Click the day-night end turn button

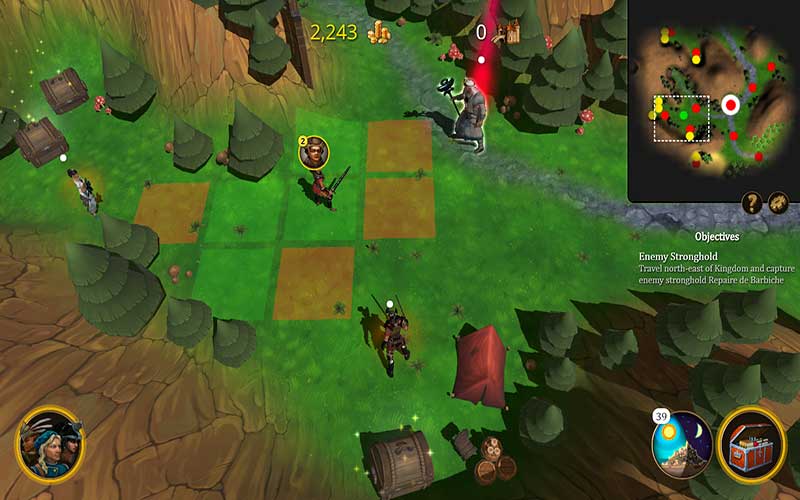tap(682, 444)
